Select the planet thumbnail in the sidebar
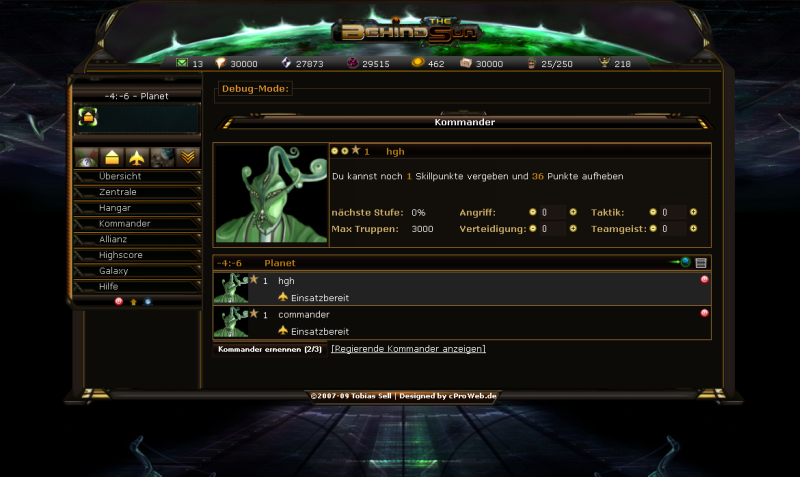Screen dimensions: 800x477 point(87,118)
